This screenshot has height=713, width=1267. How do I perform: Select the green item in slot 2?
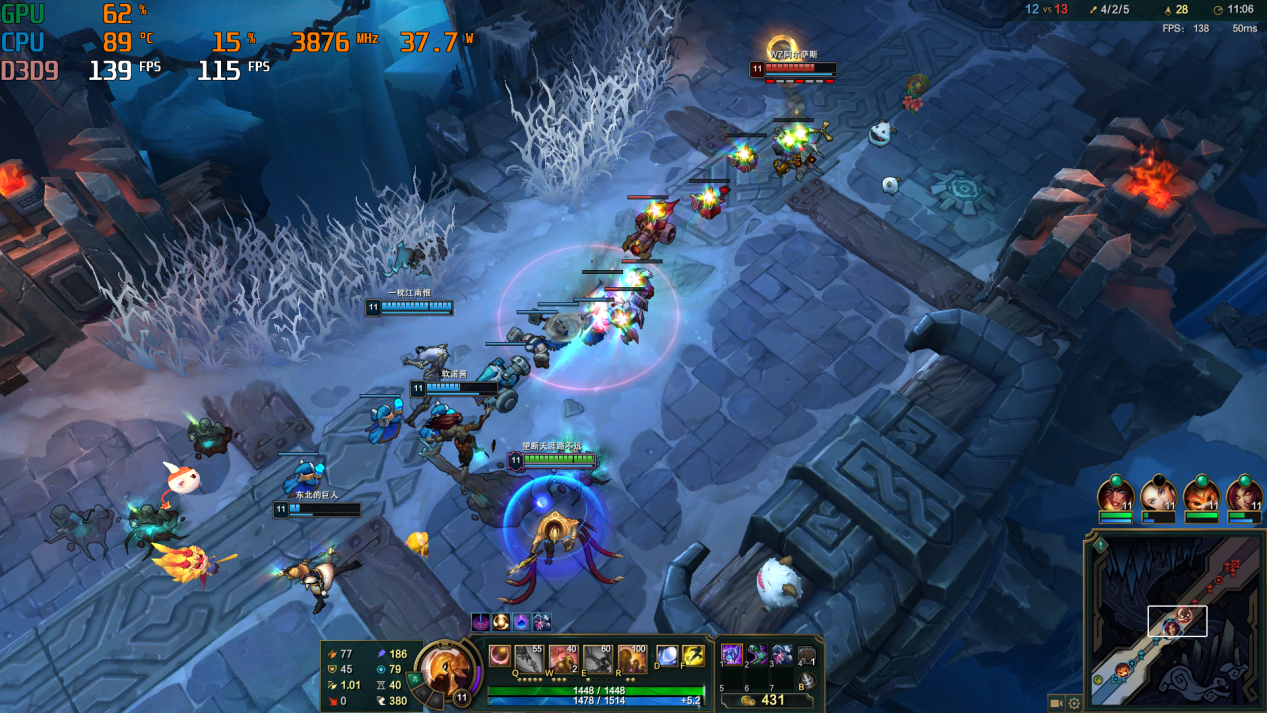[x=757, y=655]
